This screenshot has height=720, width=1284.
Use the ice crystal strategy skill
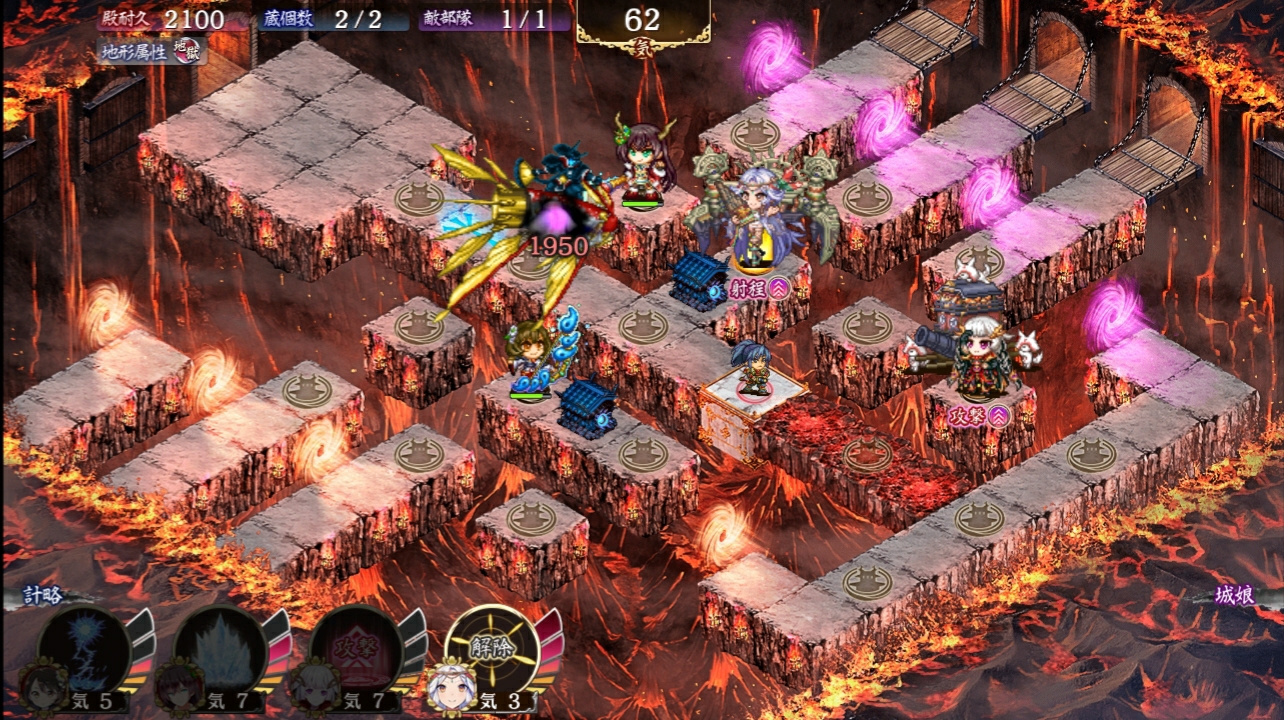click(219, 649)
